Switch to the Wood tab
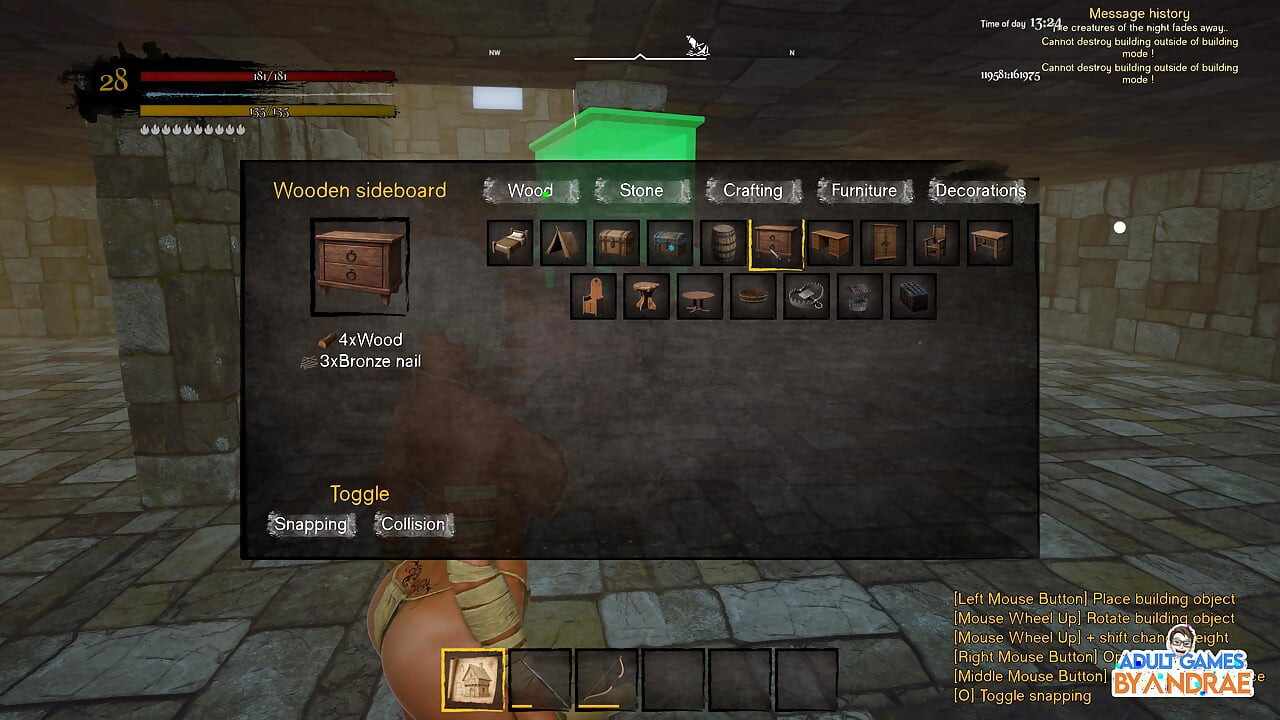The width and height of the screenshot is (1280, 720). [530, 190]
